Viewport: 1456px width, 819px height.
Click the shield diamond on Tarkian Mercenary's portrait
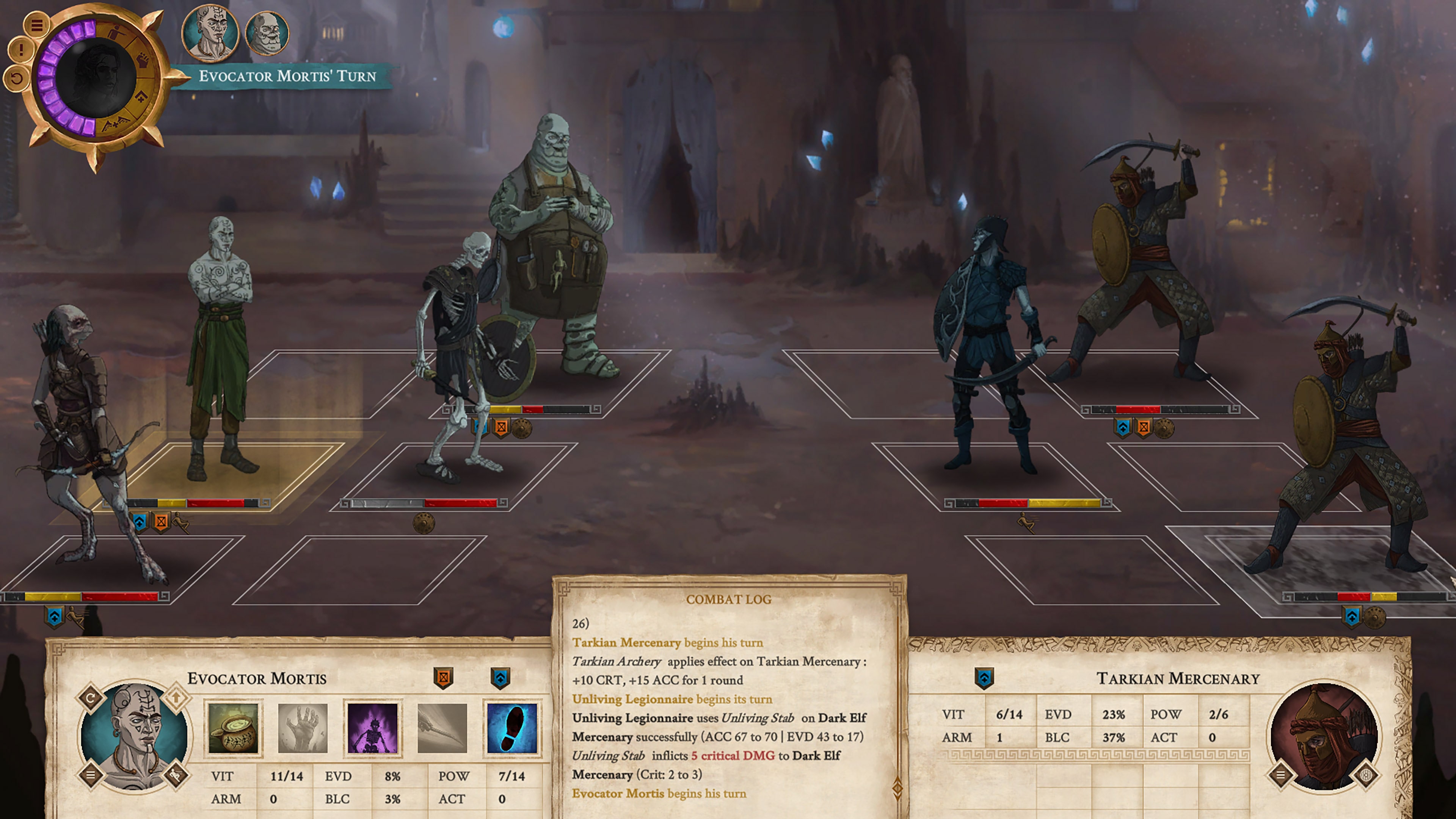click(x=1366, y=775)
